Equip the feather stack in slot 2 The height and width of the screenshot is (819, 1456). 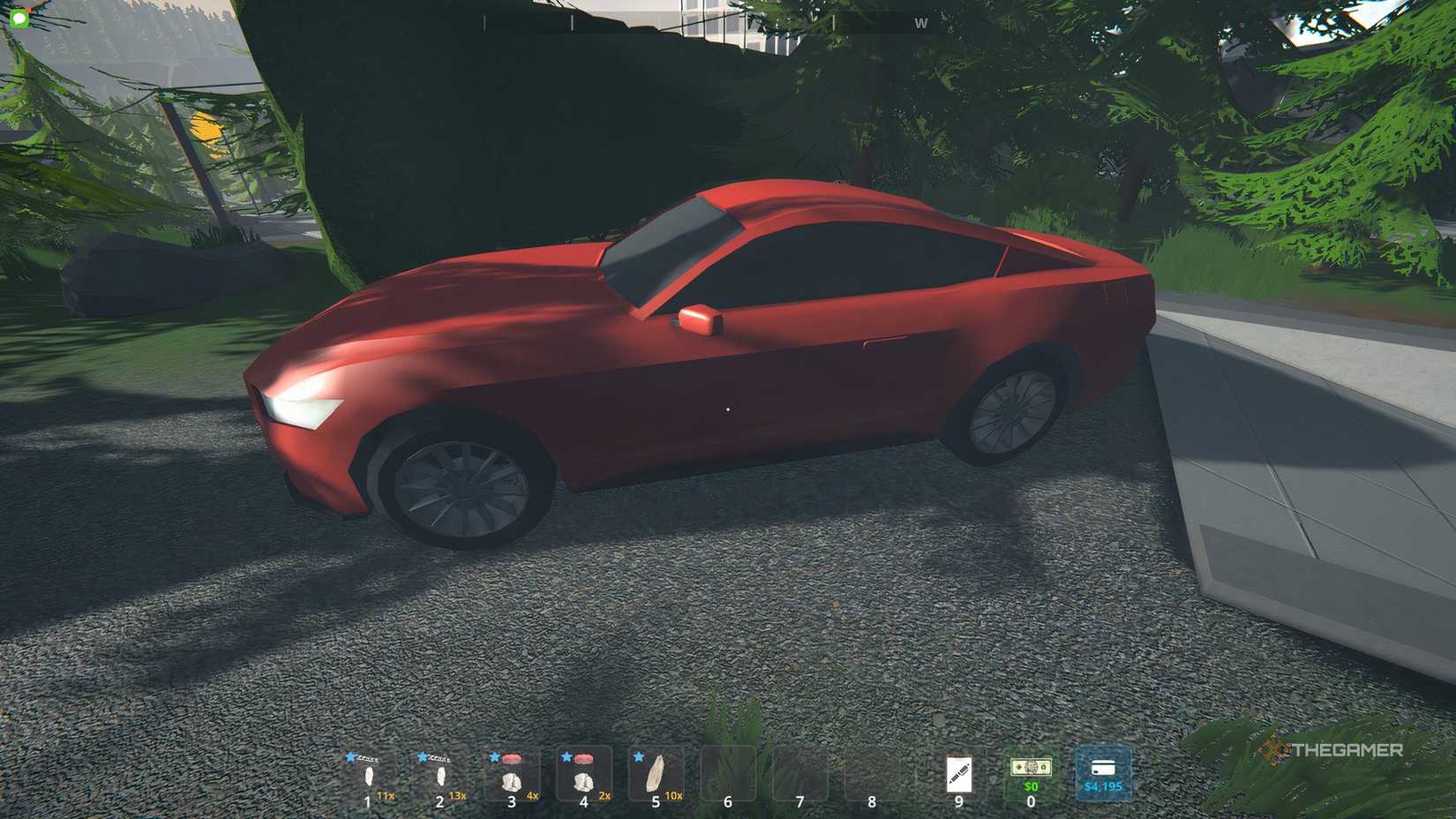pyautogui.click(x=442, y=777)
